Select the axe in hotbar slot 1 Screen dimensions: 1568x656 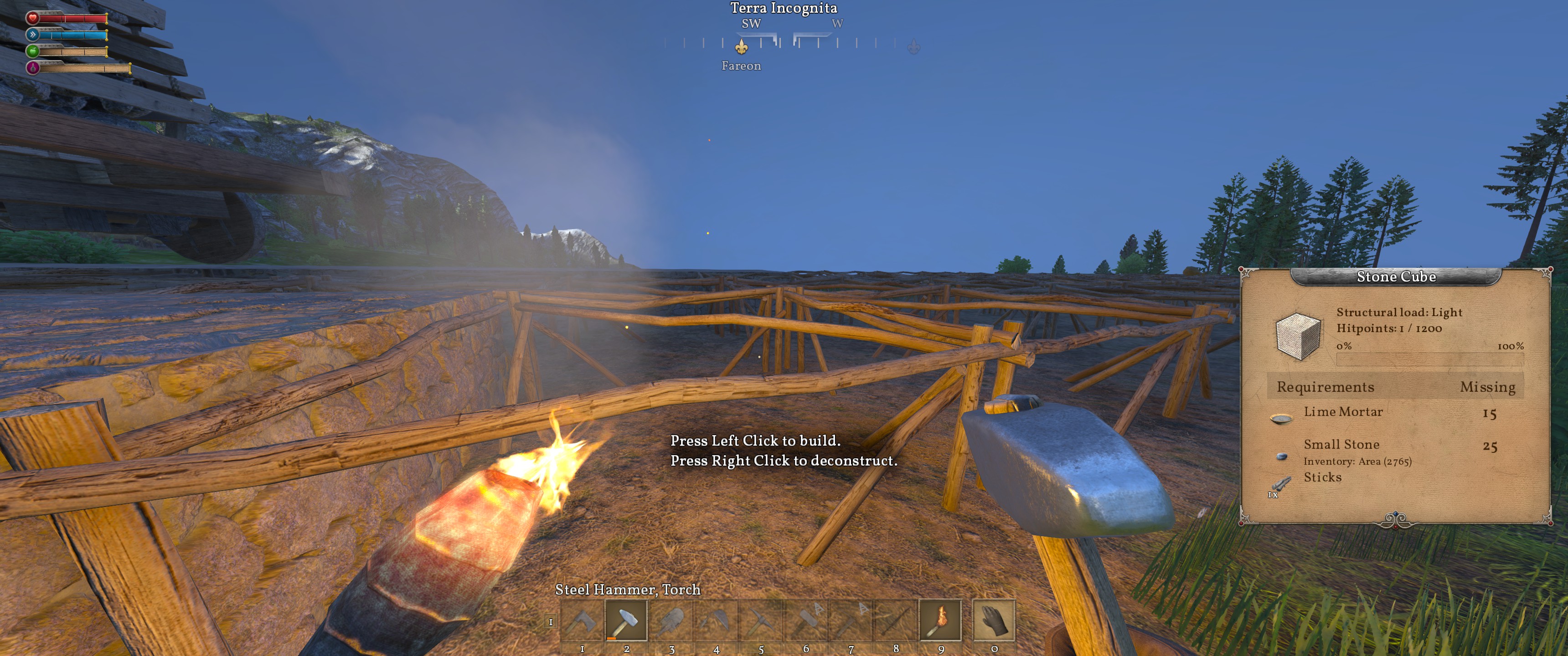pos(582,620)
